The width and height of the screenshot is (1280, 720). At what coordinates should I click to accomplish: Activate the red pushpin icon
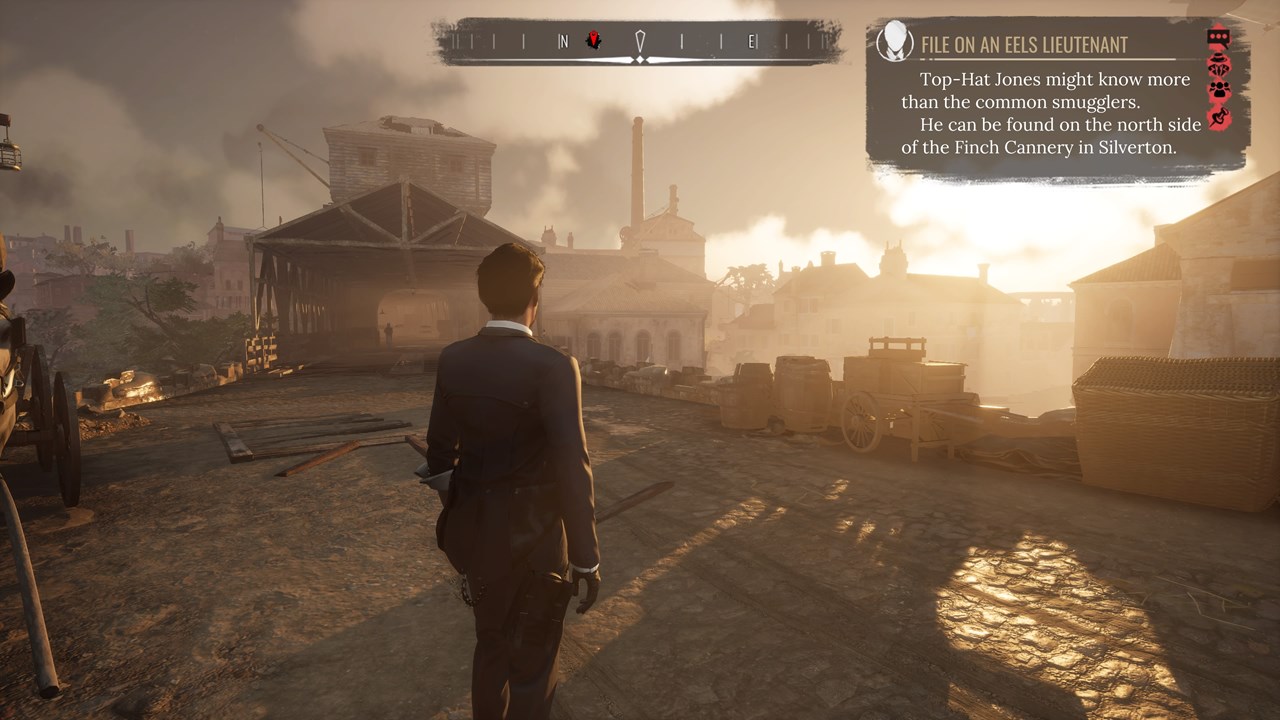[x=1218, y=117]
